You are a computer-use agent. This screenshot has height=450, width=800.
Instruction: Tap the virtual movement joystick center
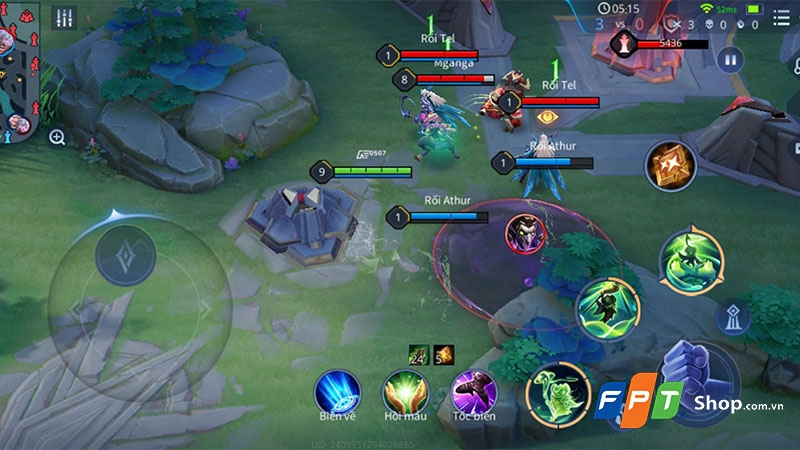(126, 257)
